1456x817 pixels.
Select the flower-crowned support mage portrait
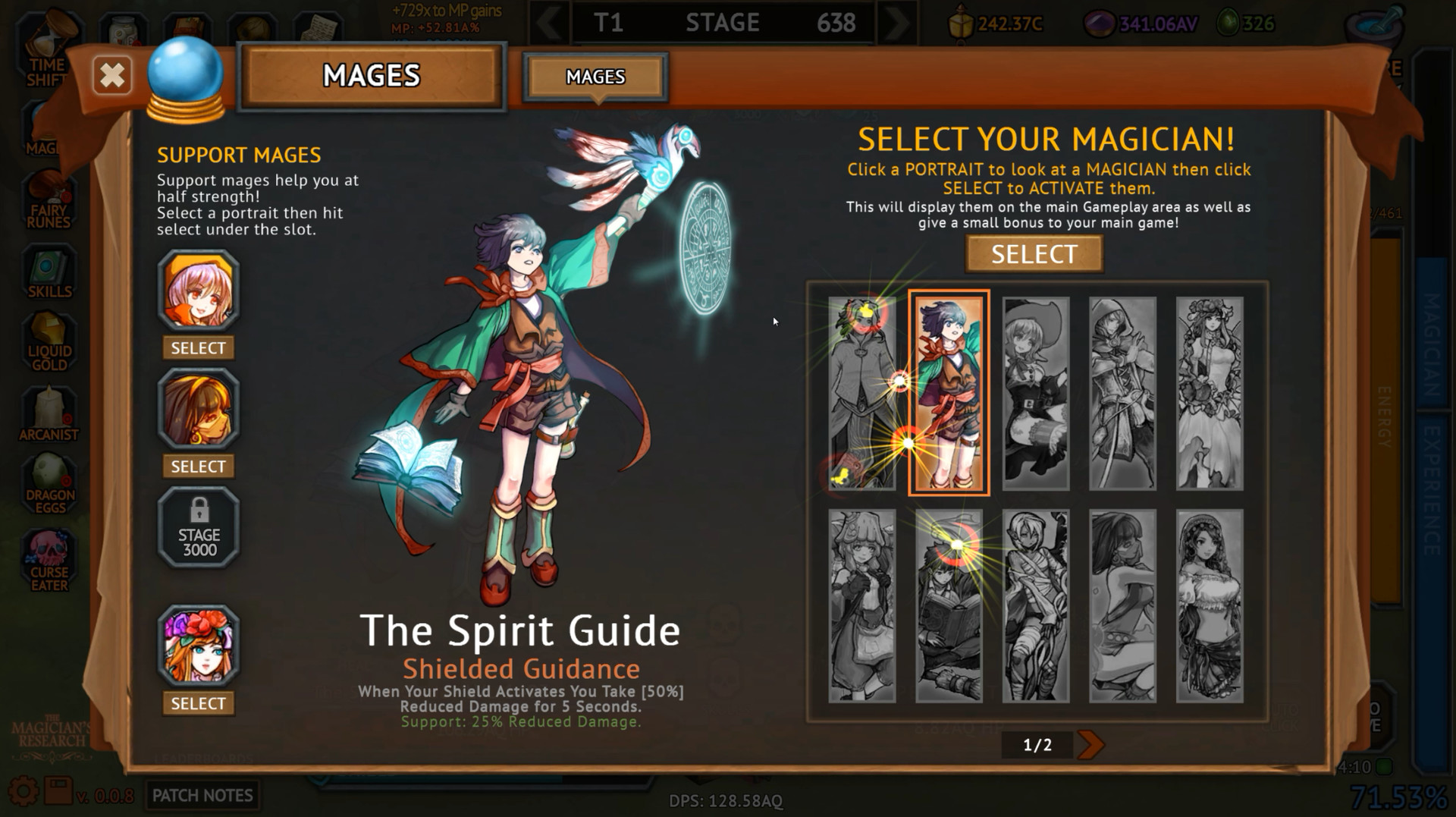tap(199, 646)
